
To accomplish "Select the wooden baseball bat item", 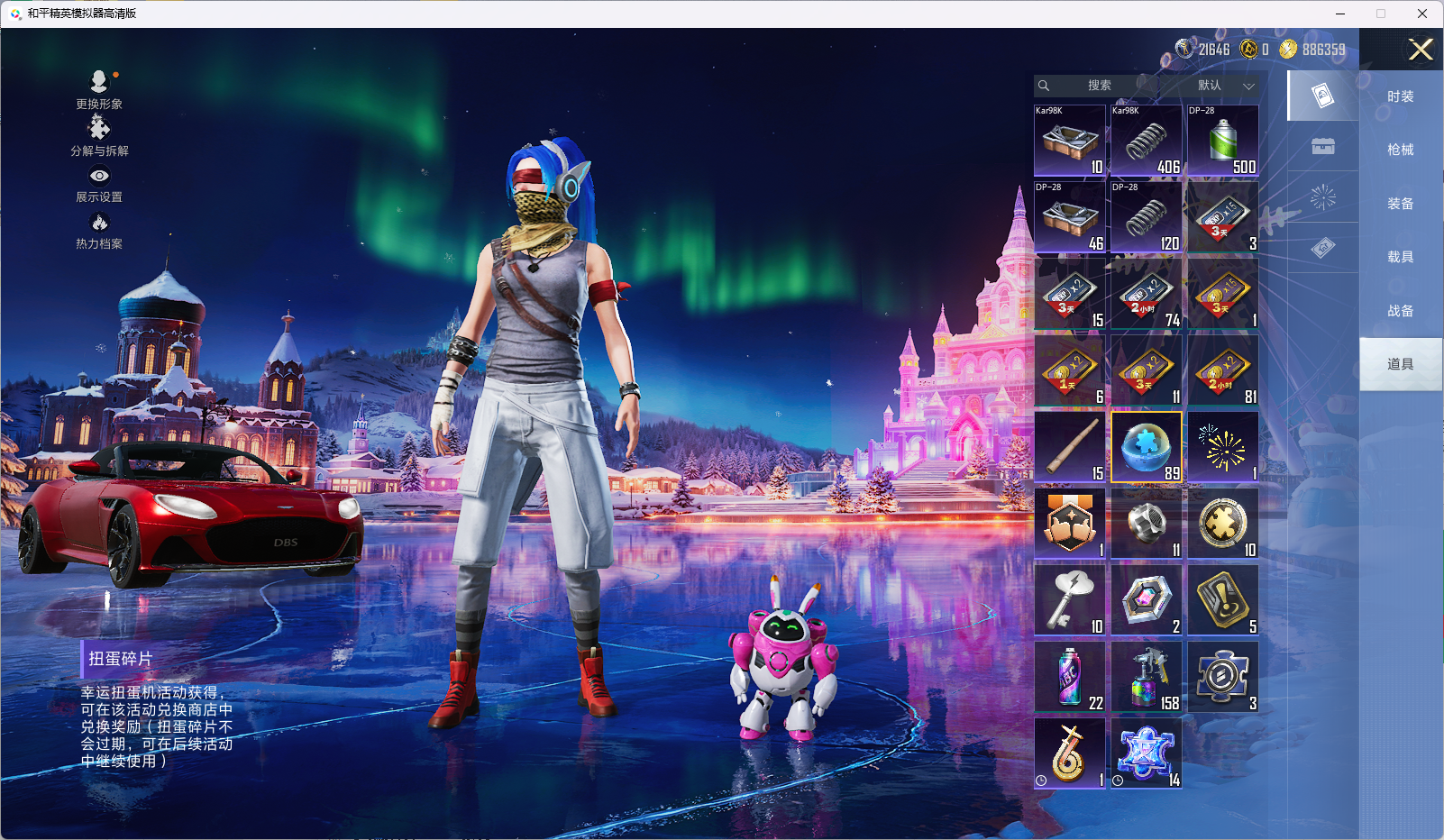I will [x=1070, y=447].
